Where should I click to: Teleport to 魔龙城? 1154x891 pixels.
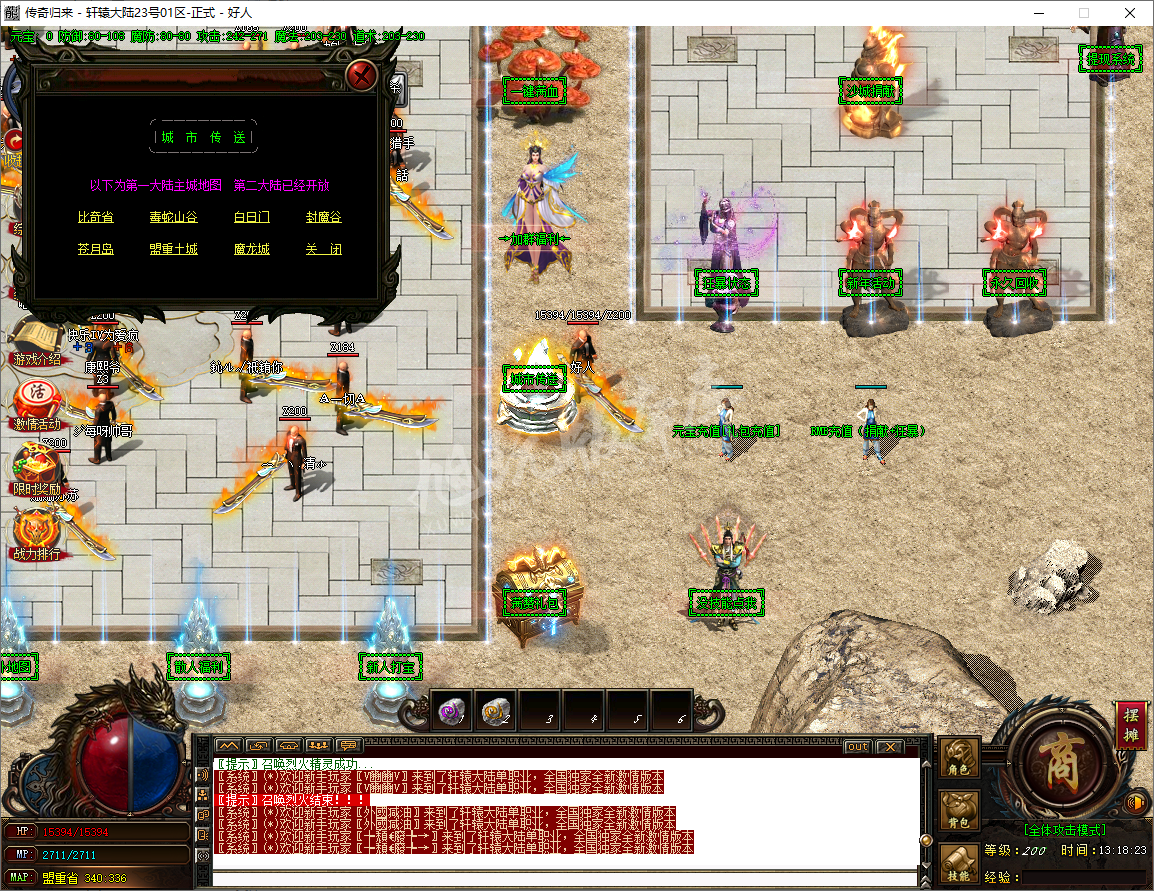click(x=251, y=249)
